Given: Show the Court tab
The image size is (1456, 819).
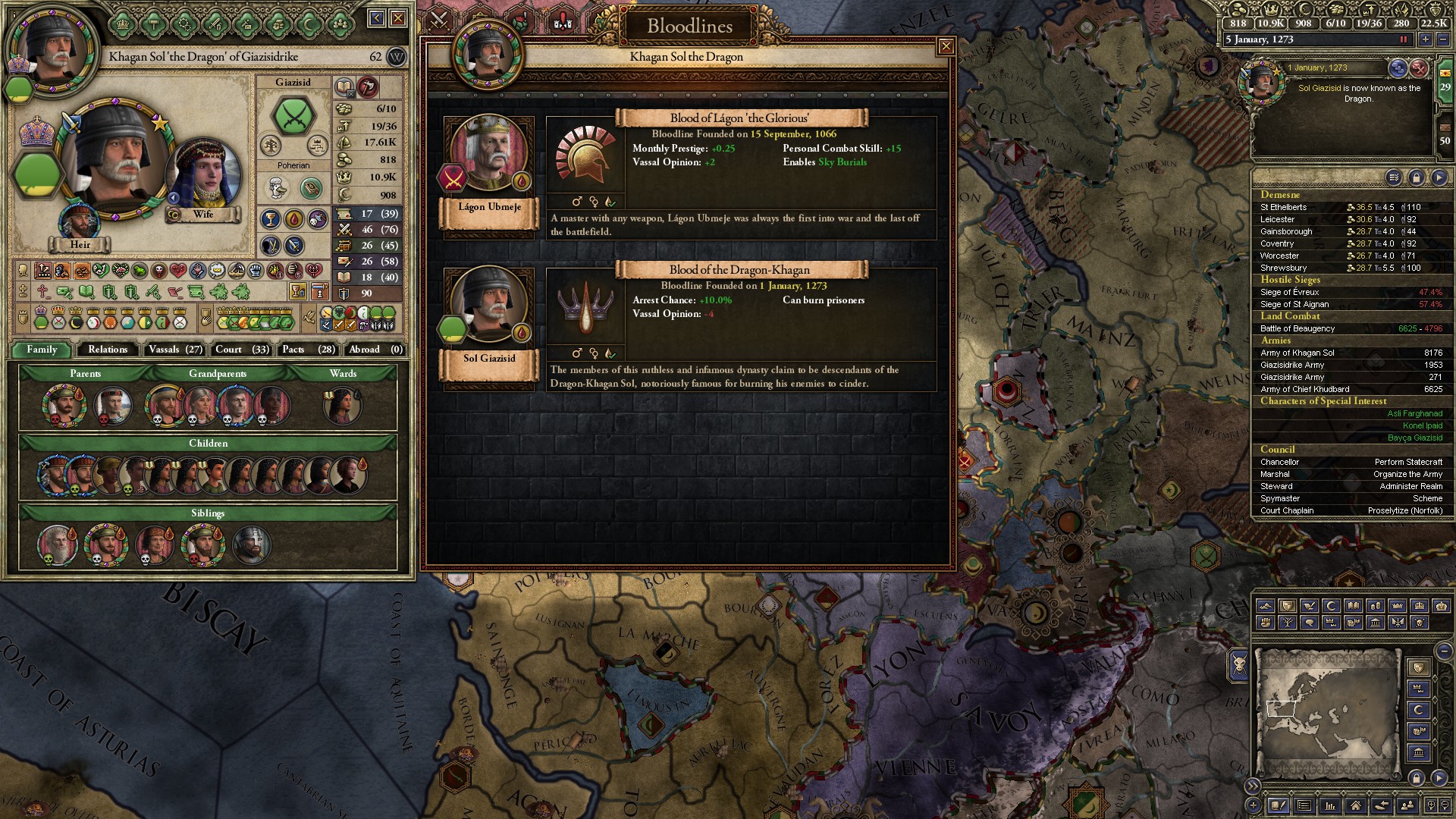Looking at the screenshot, I should click(x=242, y=350).
